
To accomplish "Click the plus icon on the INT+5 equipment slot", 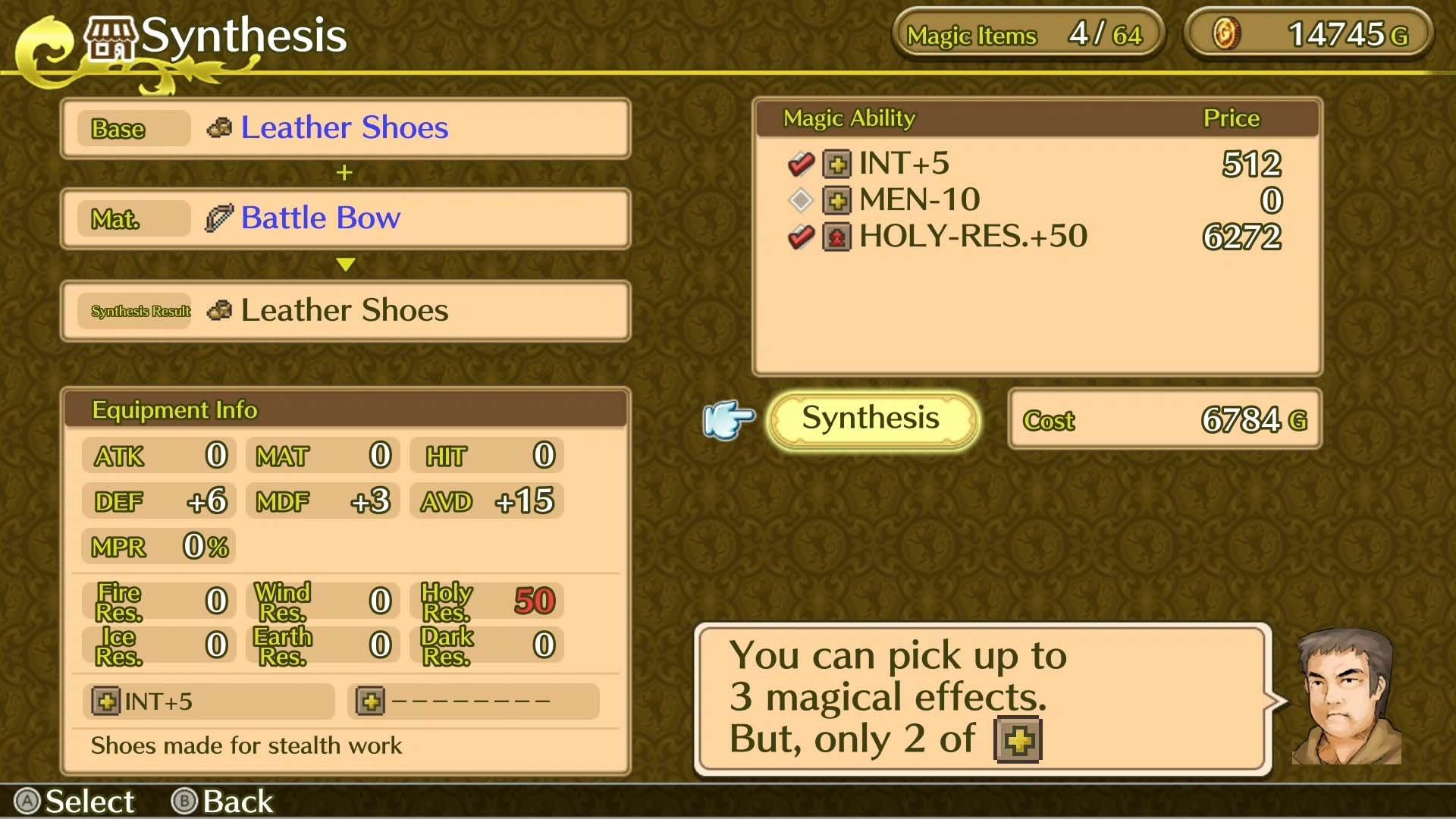I will coord(106,701).
